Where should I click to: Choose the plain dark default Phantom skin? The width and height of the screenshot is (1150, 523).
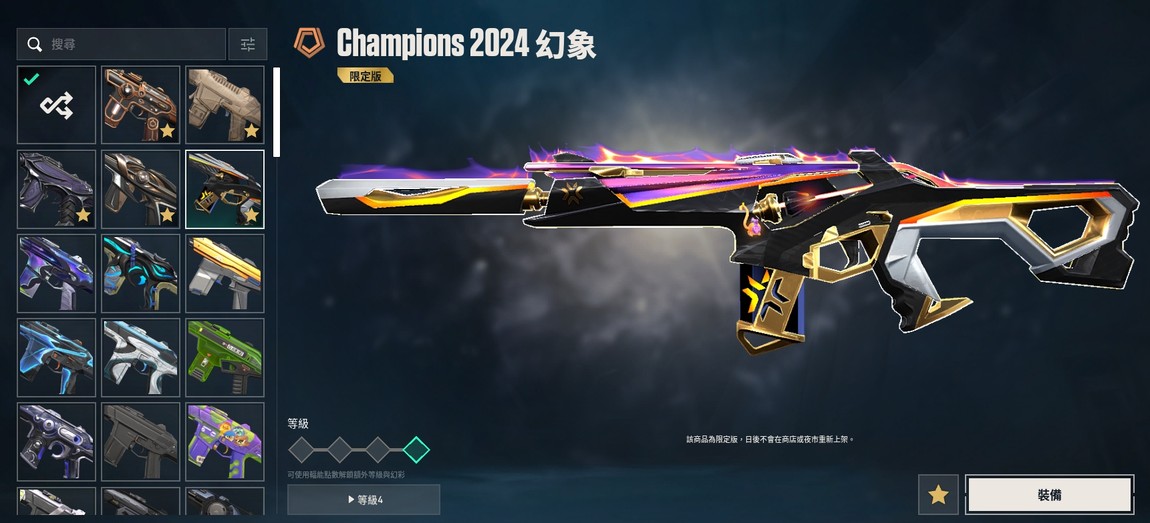point(141,441)
